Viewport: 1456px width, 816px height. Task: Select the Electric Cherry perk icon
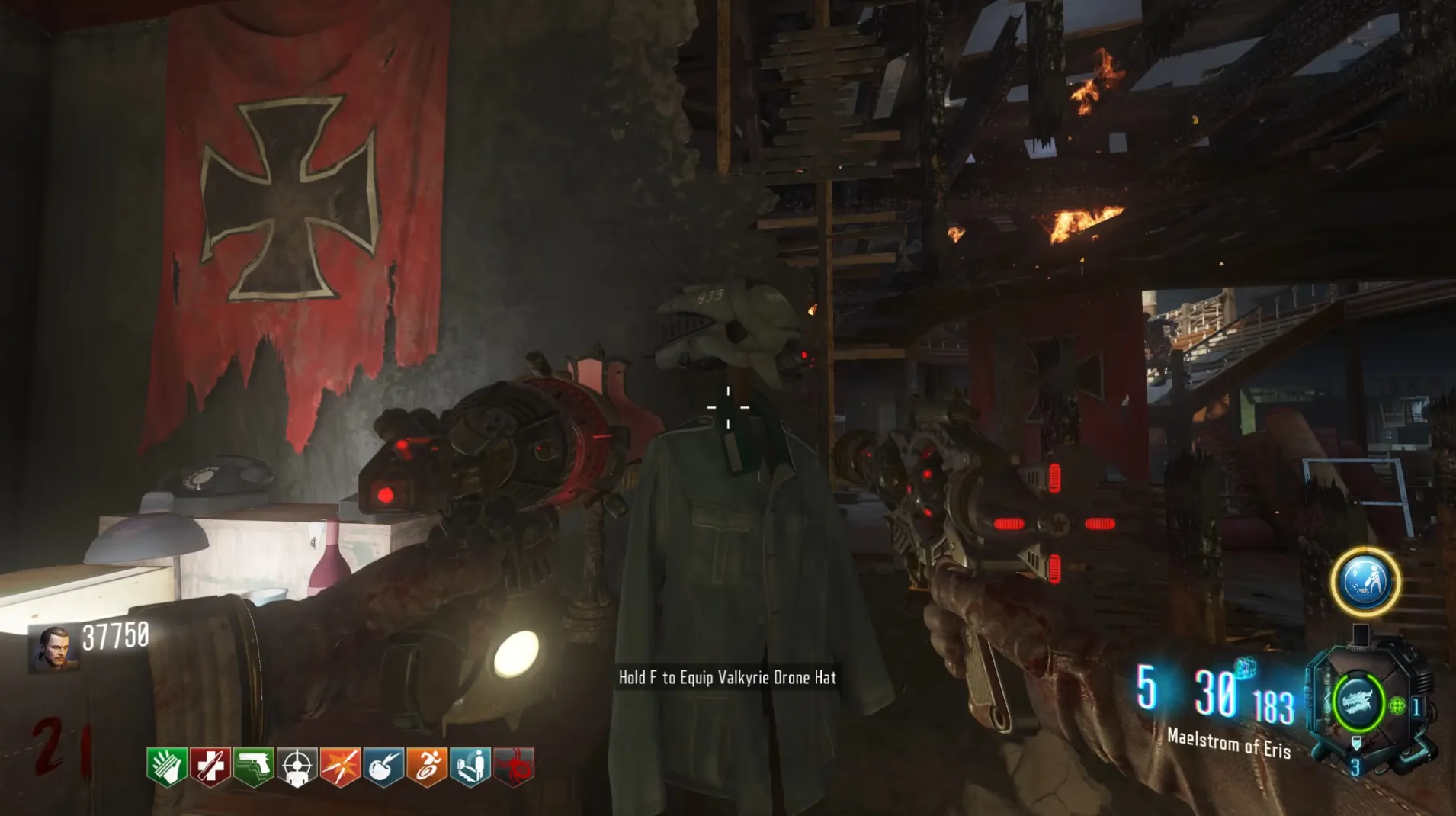point(383,766)
